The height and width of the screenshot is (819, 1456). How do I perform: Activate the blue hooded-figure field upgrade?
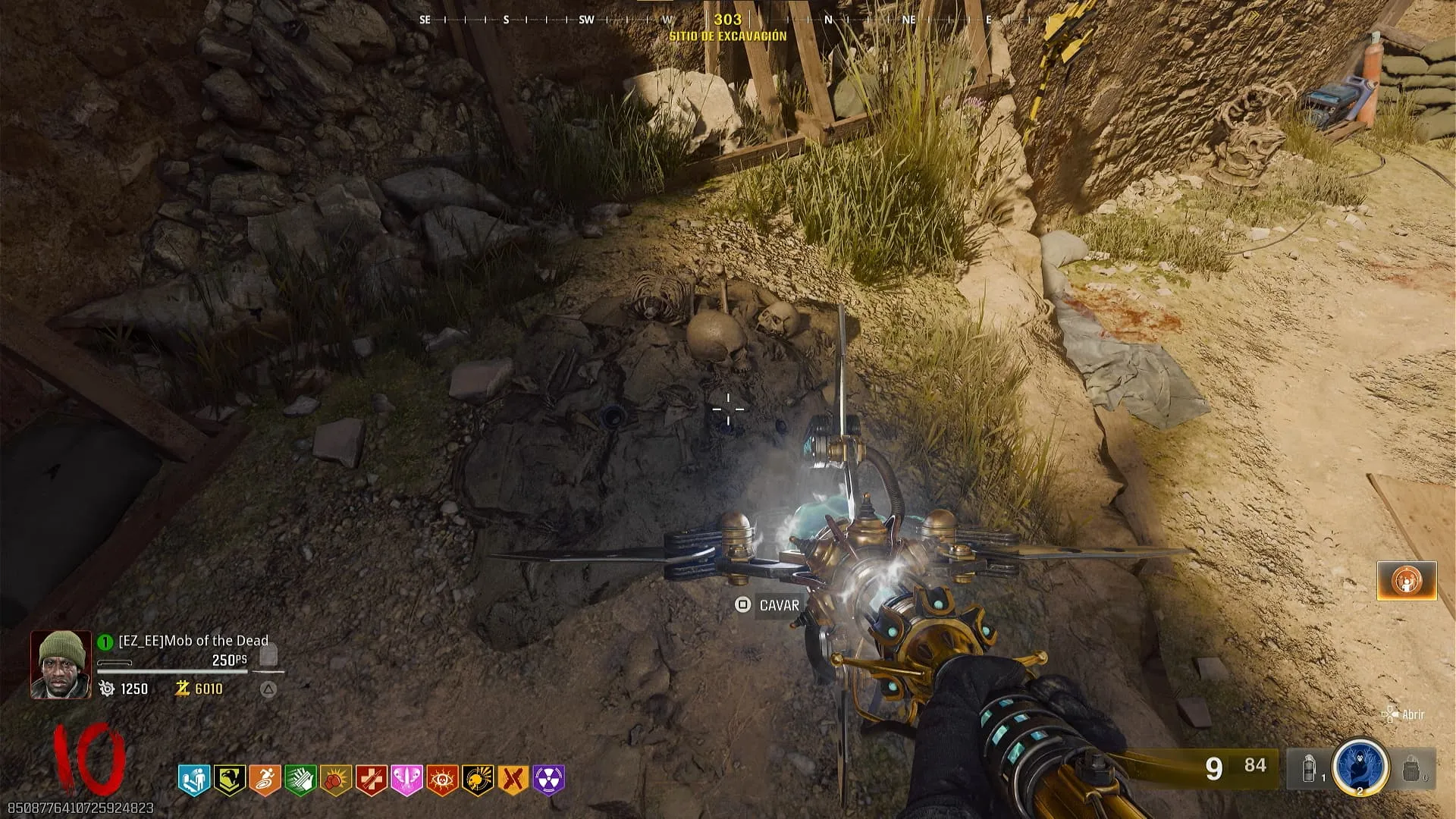[1360, 766]
